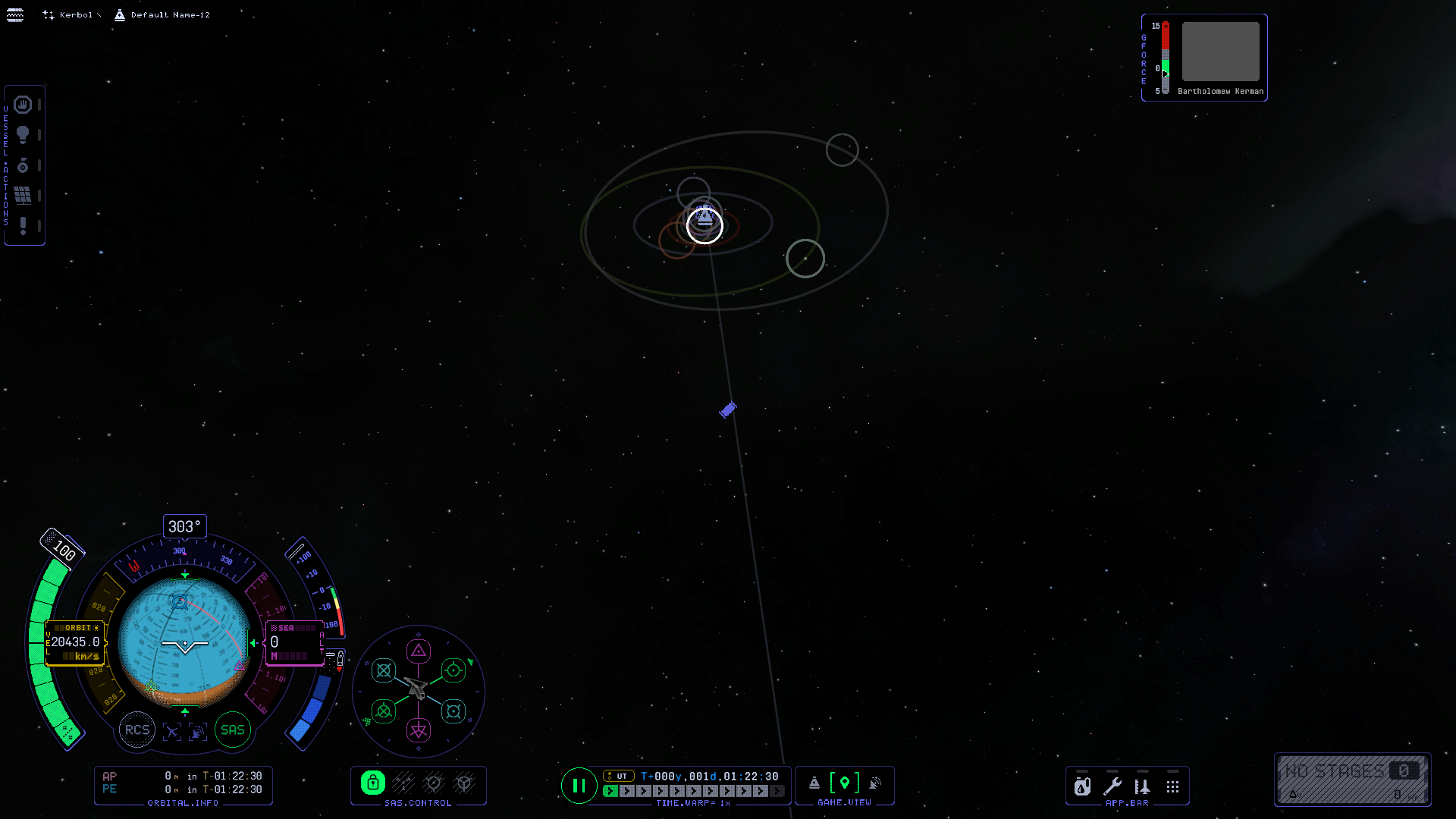The width and height of the screenshot is (1456, 819).
Task: Open the more-apps grid icon
Action: pyautogui.click(x=1173, y=787)
